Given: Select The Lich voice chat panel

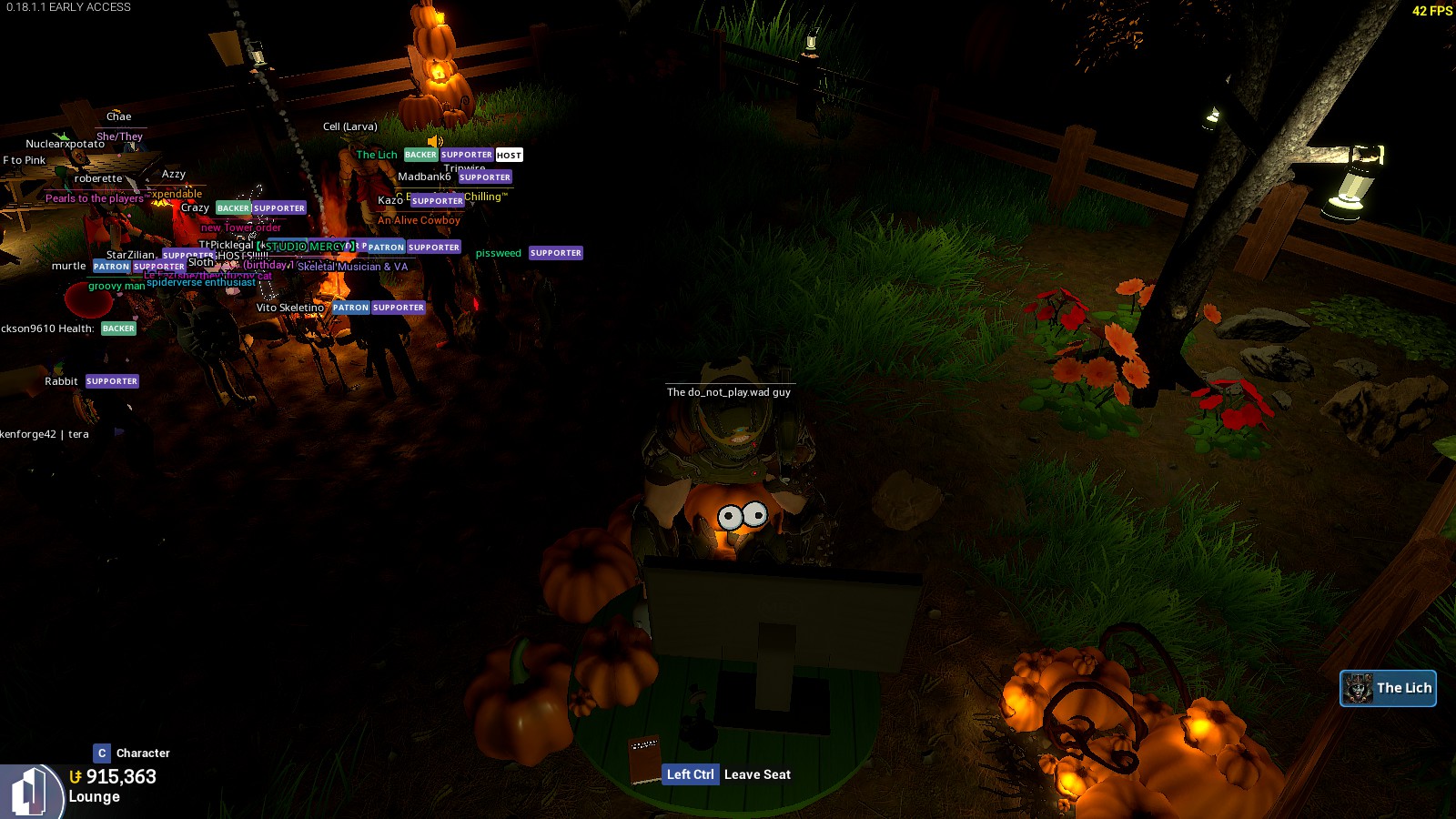Looking at the screenshot, I should [1388, 688].
